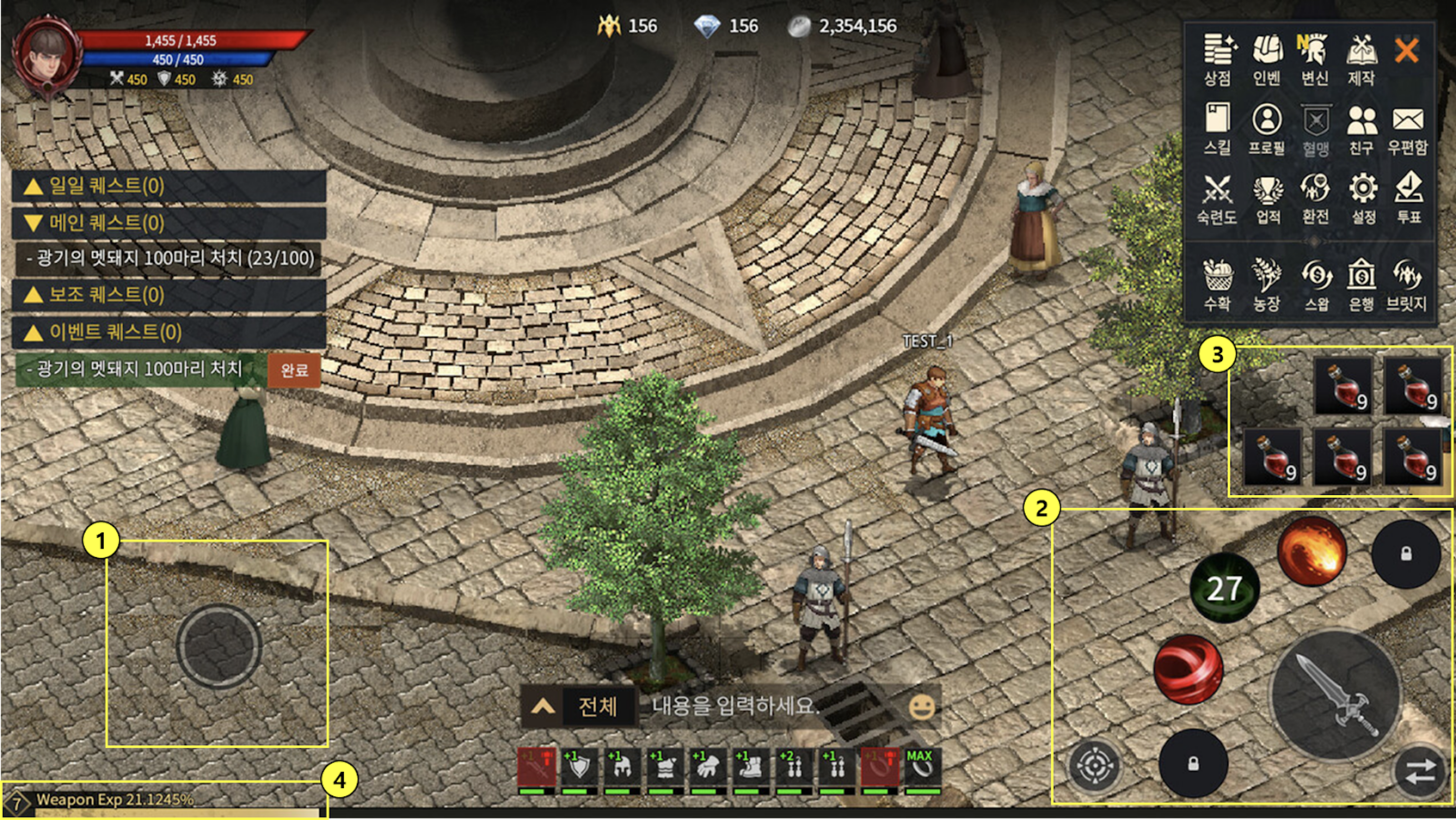Close the menu panel with the orange X
The width and height of the screenshot is (1456, 820).
point(1406,51)
